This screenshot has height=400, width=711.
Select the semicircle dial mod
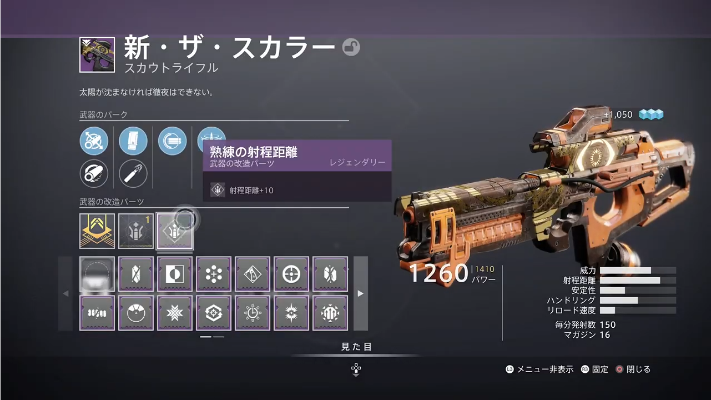click(x=135, y=312)
